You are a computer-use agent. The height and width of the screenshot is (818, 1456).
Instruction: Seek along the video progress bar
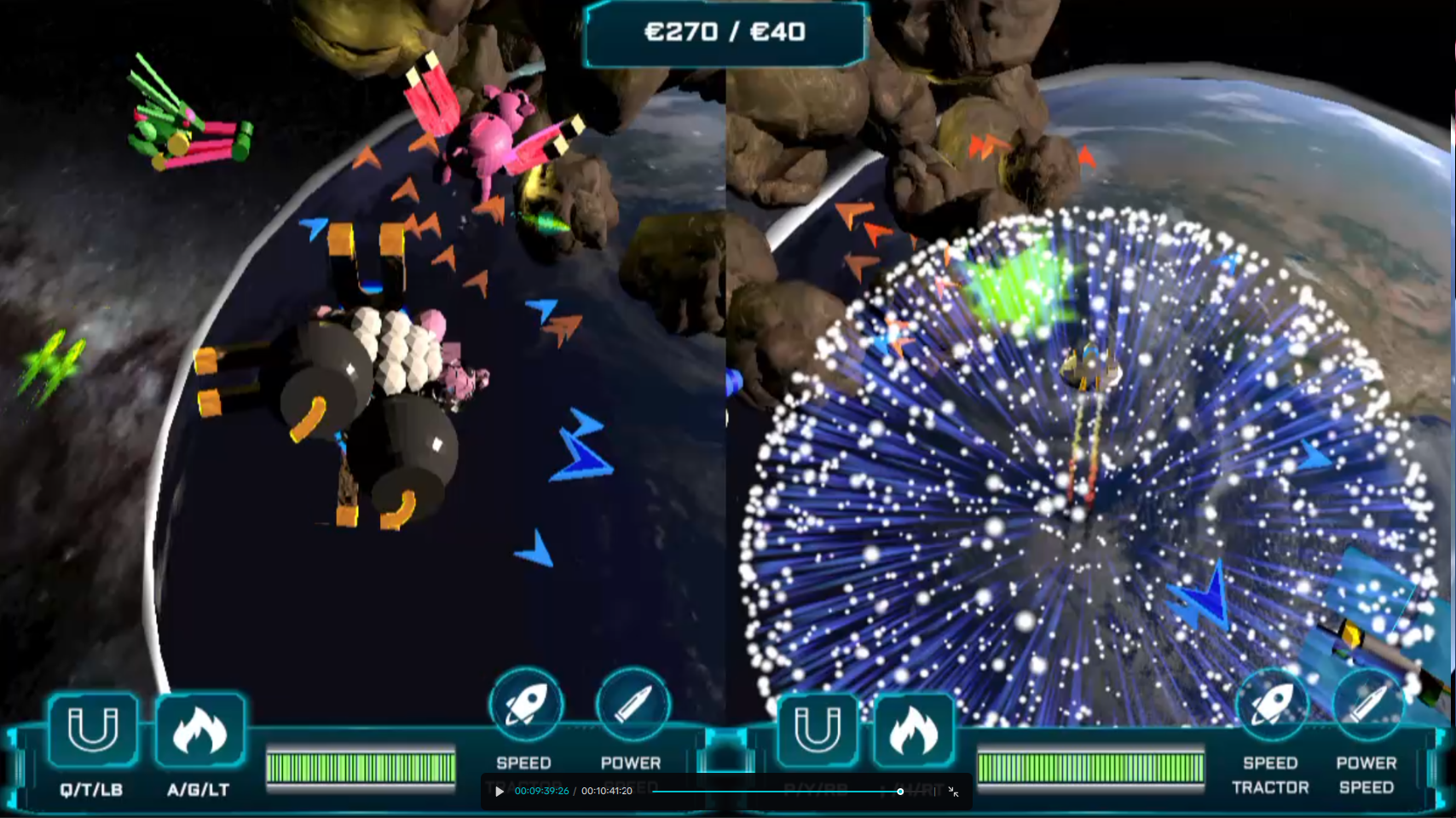click(x=776, y=792)
